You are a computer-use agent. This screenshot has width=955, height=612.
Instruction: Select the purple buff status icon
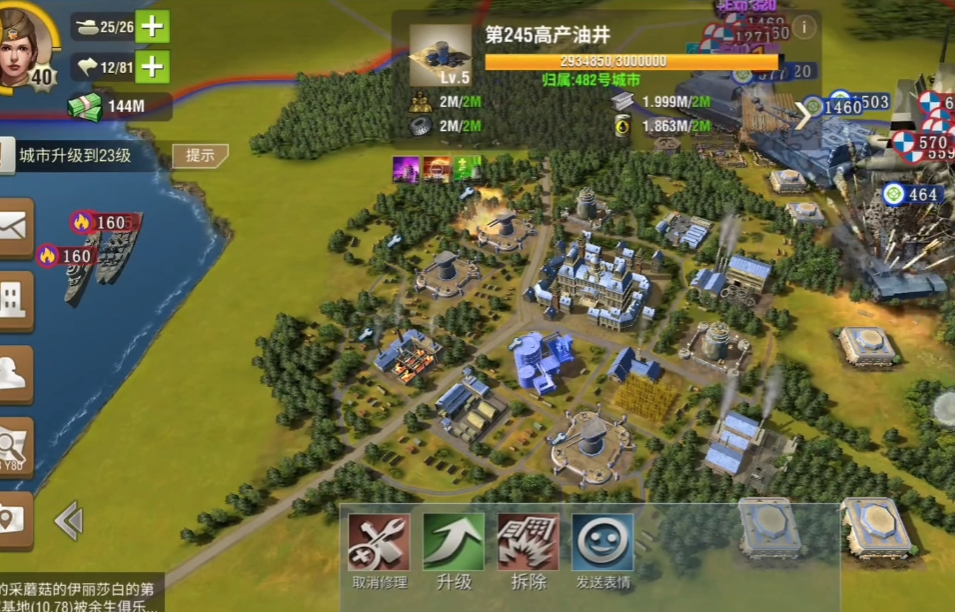(406, 169)
